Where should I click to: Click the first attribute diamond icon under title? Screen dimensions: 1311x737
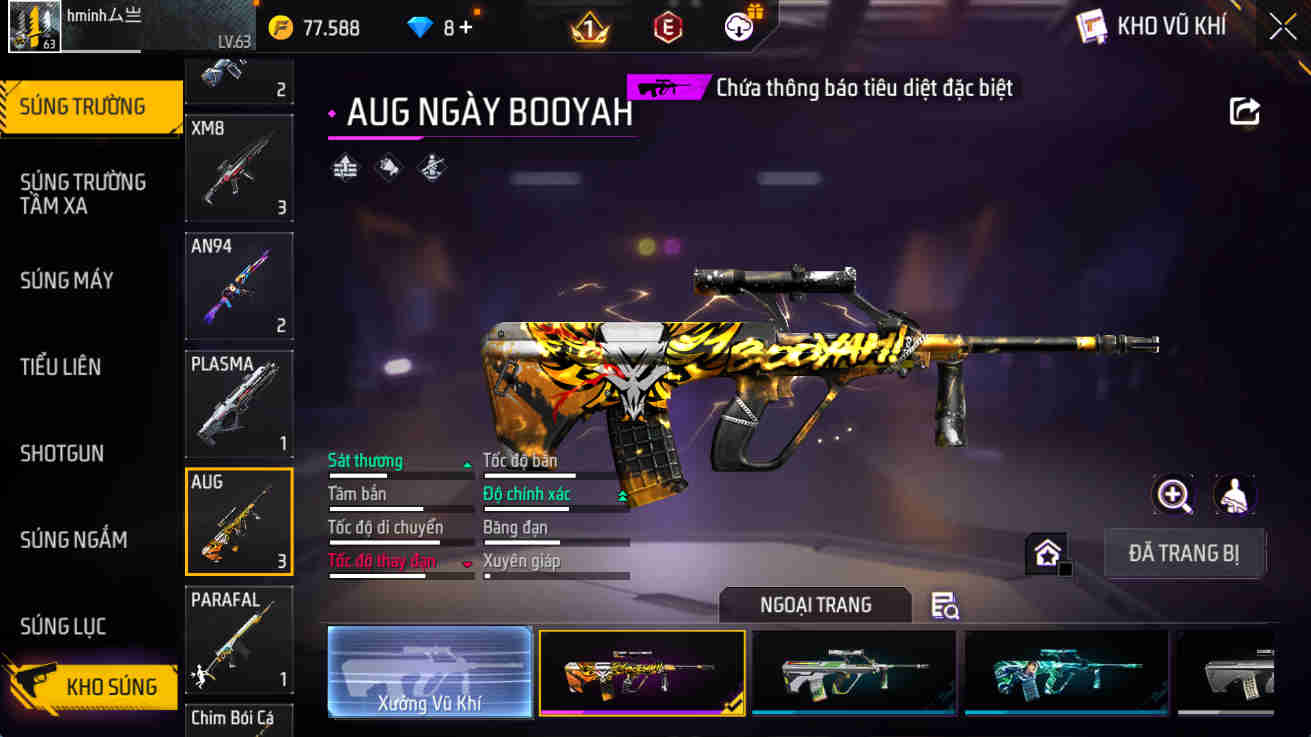point(345,166)
